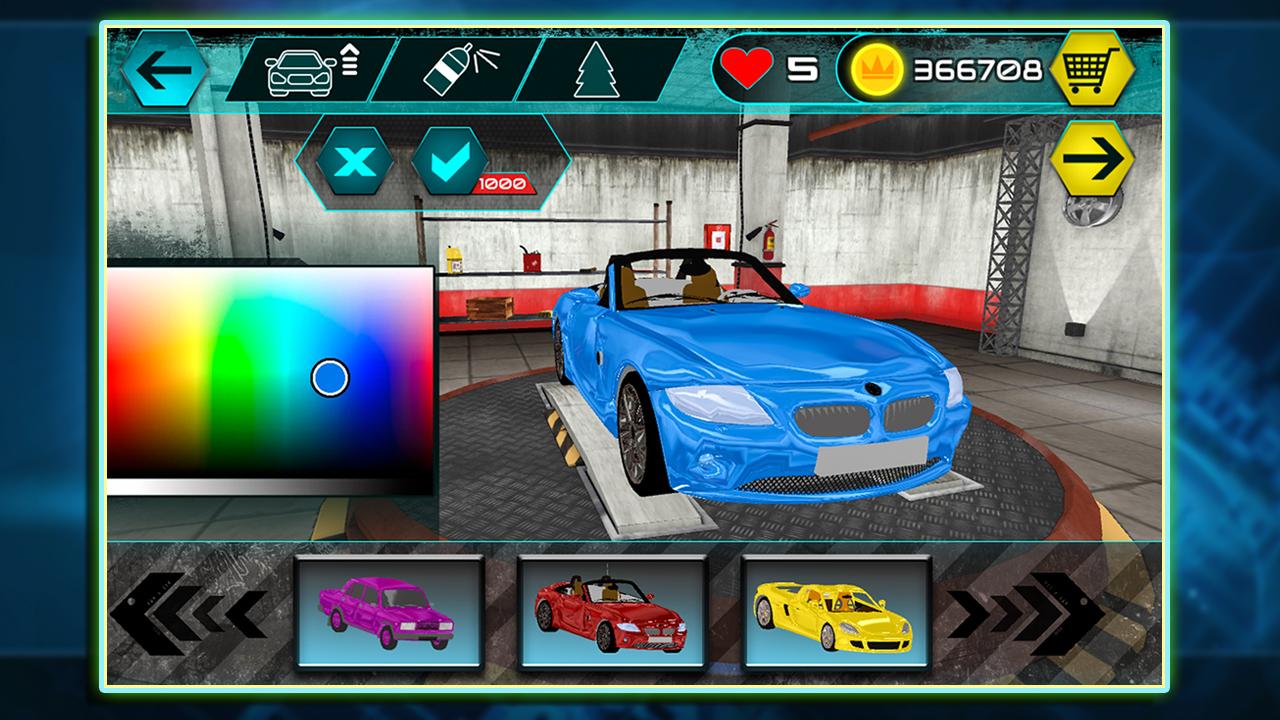The width and height of the screenshot is (1280, 720).
Task: Advance using the yellow right arrow button
Action: tap(1092, 159)
